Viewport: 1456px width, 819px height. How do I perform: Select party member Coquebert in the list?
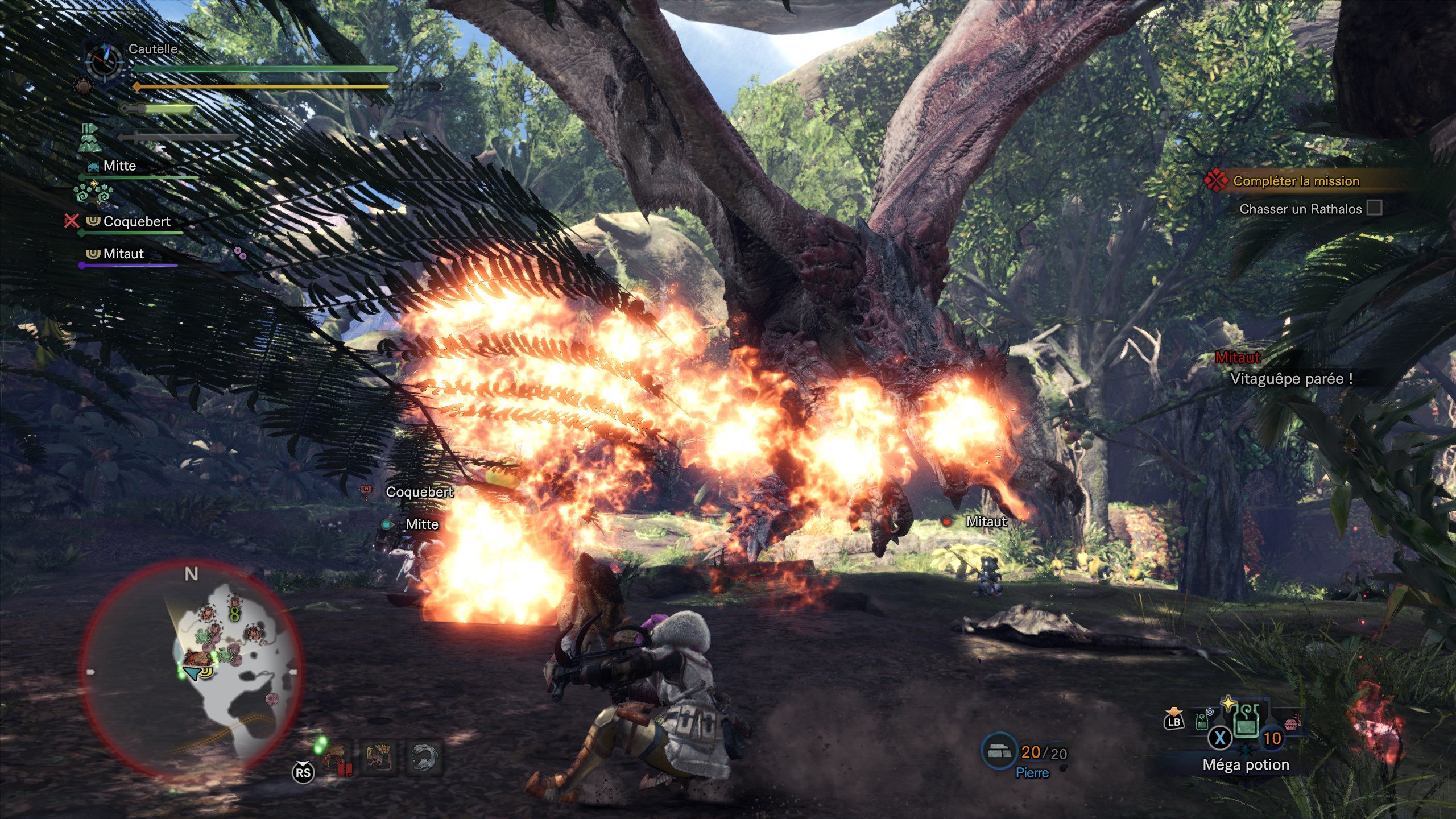coord(136,221)
